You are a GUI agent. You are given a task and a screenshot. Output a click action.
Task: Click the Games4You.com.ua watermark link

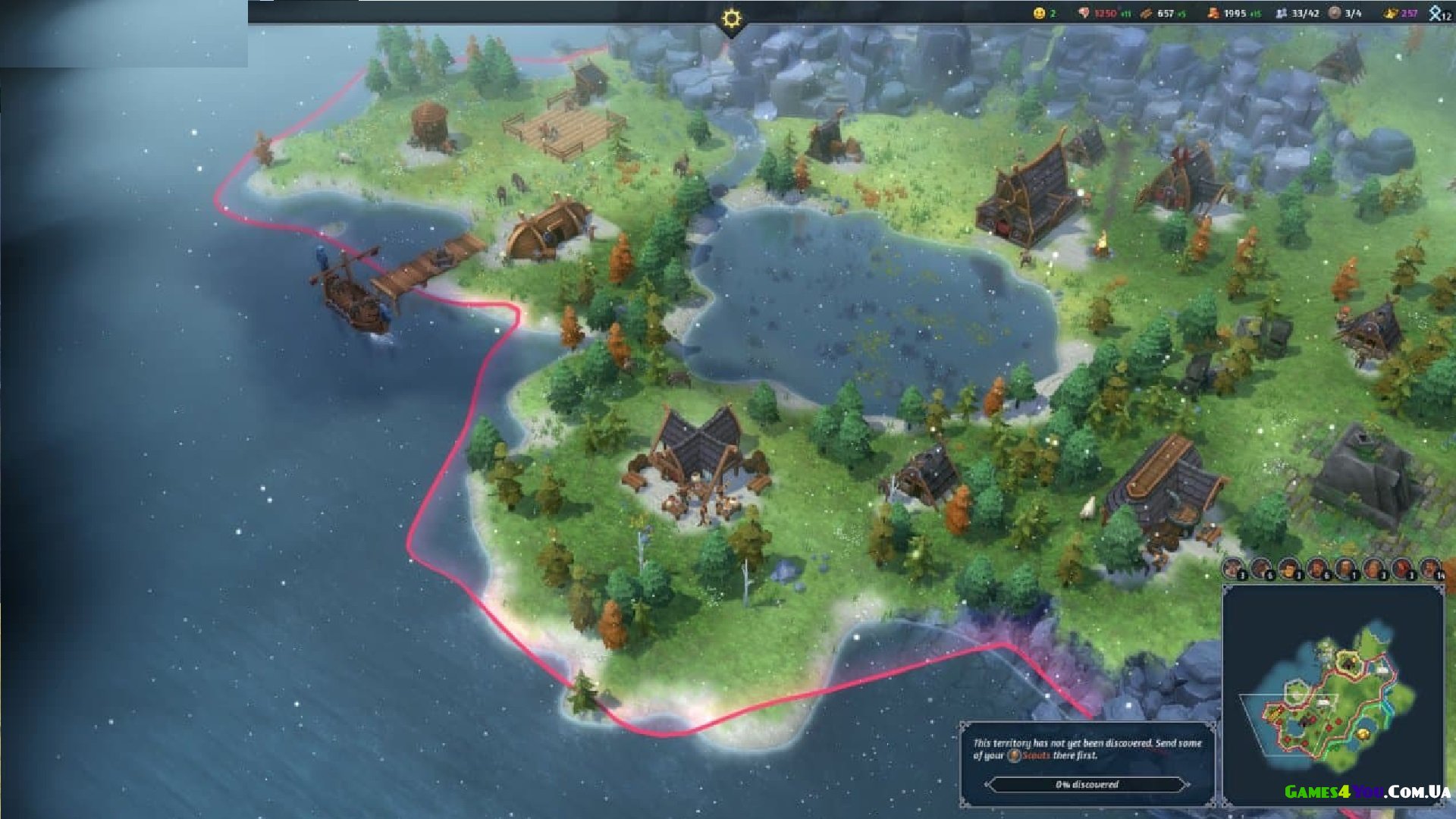[1367, 792]
